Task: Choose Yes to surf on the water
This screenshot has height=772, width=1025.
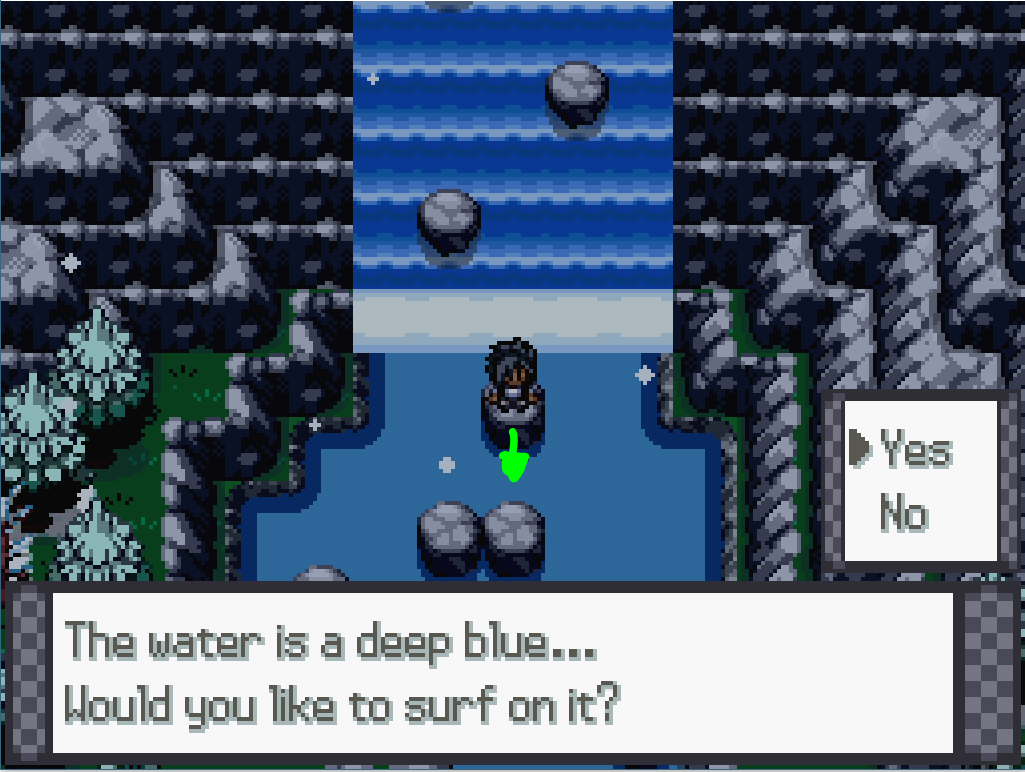Action: pos(915,451)
